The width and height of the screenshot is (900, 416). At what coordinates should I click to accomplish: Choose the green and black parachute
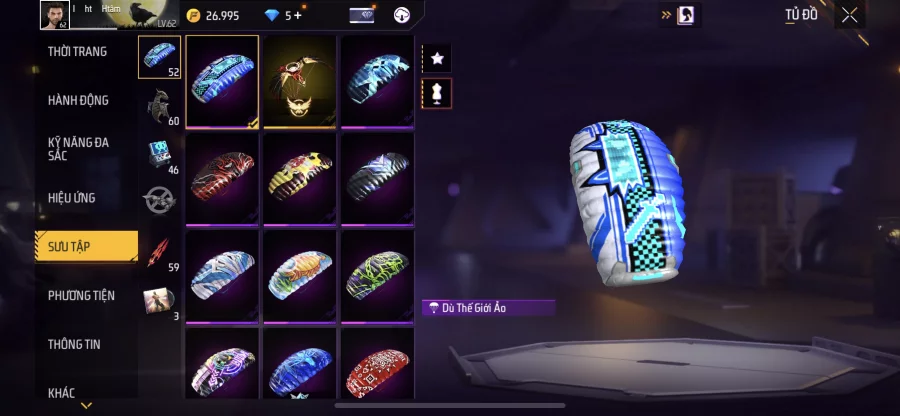tap(376, 275)
